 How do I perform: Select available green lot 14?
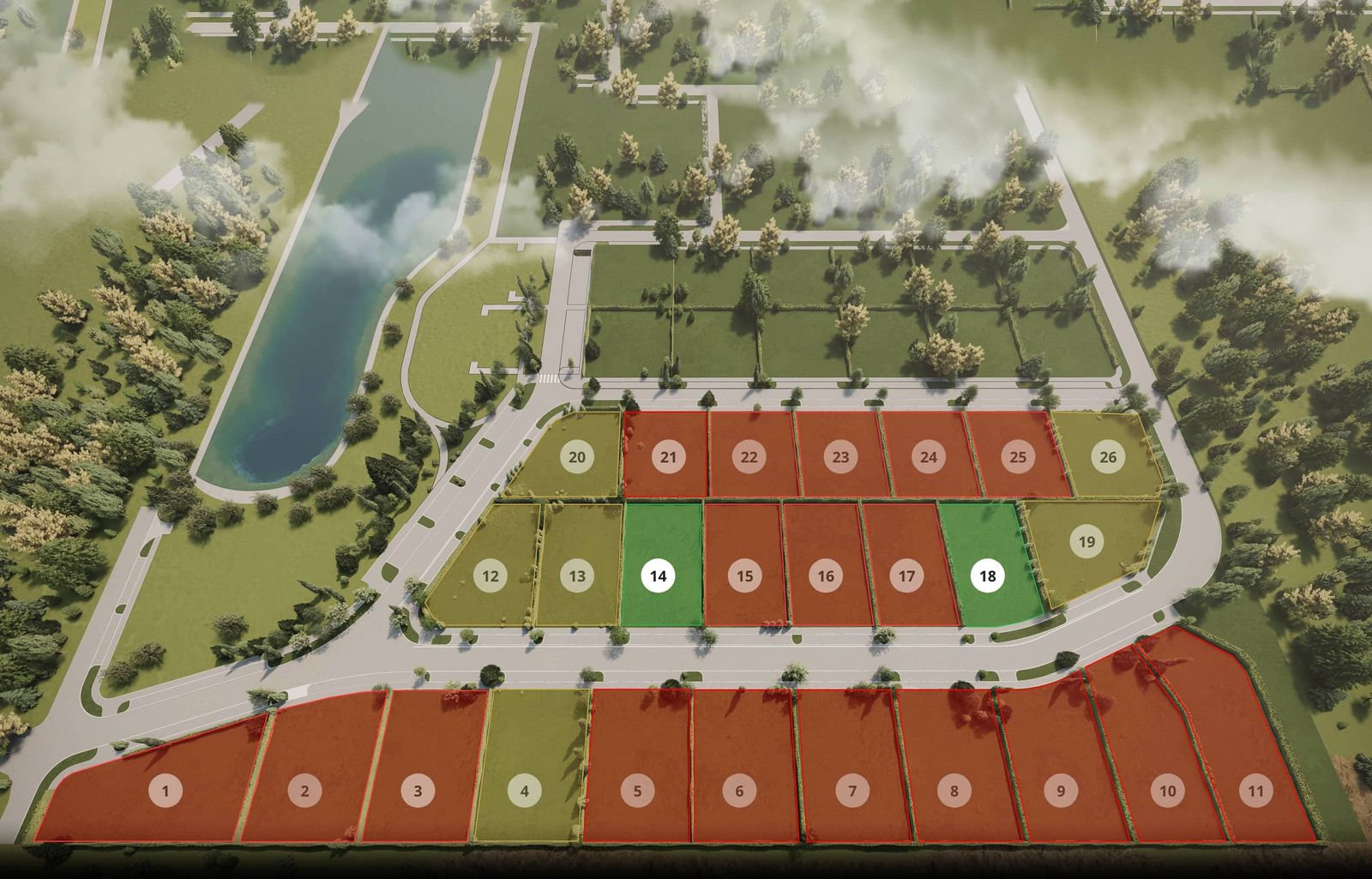pos(658,576)
